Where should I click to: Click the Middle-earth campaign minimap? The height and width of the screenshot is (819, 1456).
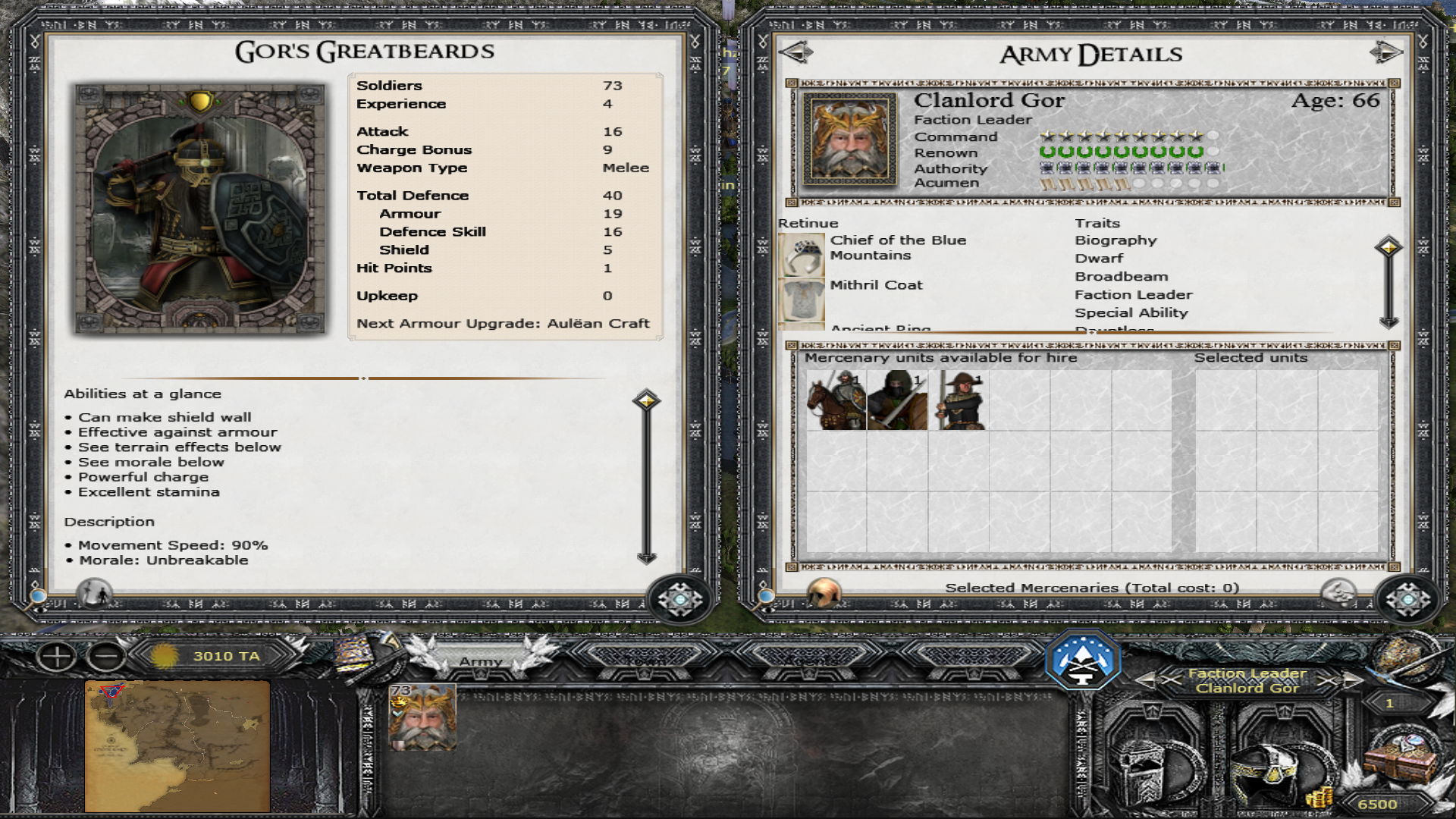coord(177,746)
